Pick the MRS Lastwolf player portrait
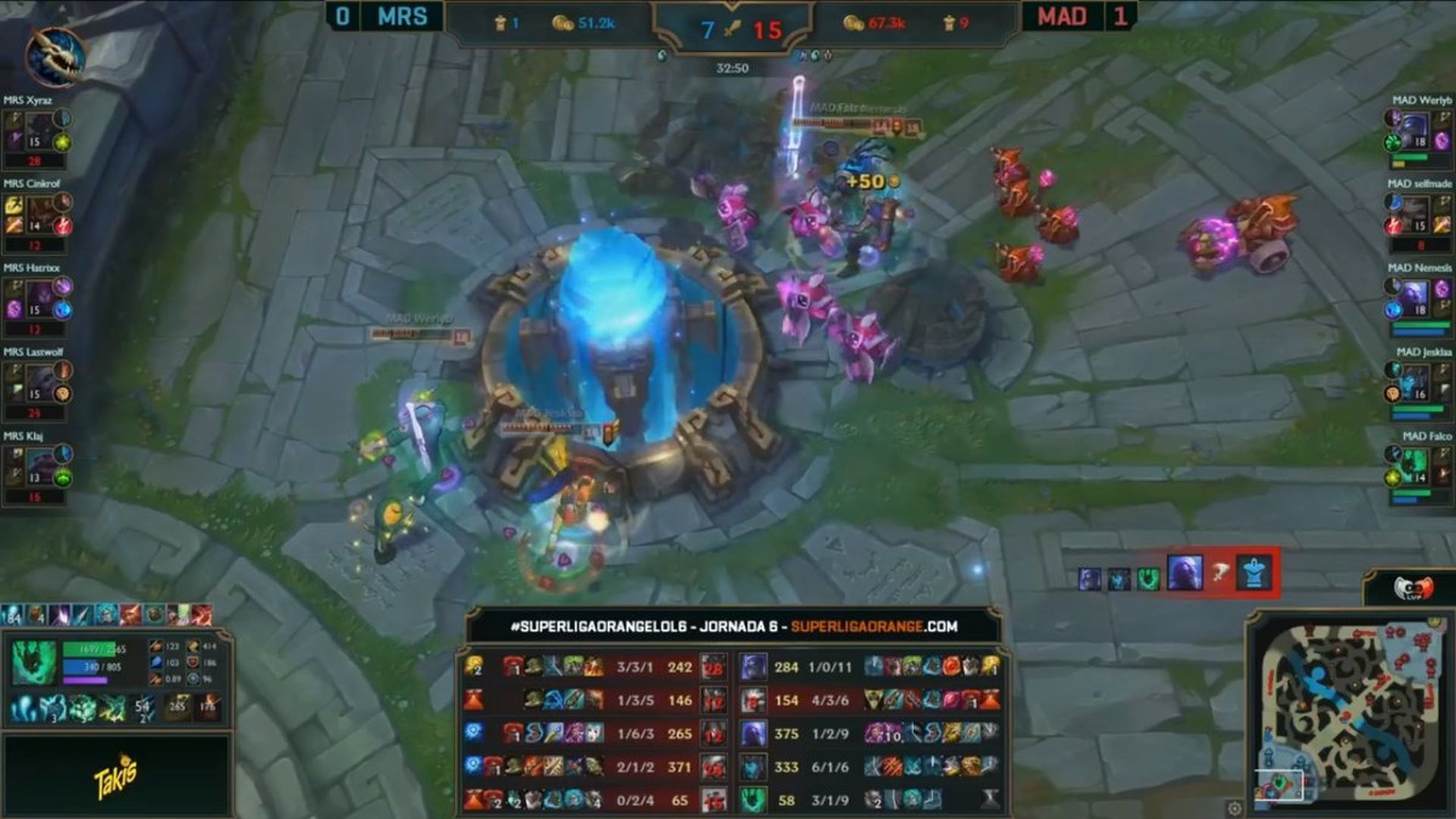Screen dimensions: 1456x819 [x=39, y=383]
